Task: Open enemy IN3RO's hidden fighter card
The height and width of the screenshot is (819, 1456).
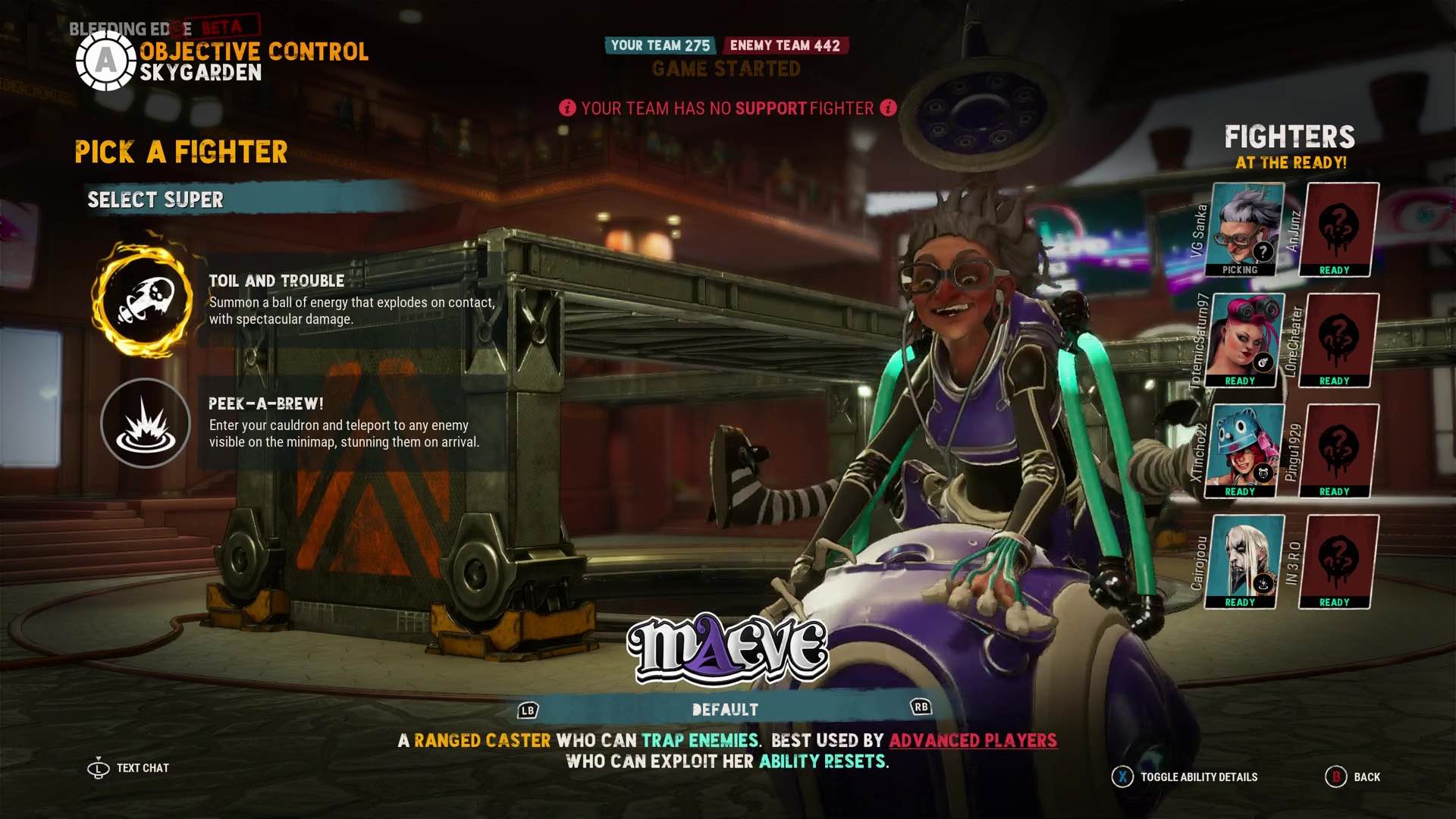Action: (x=1338, y=561)
